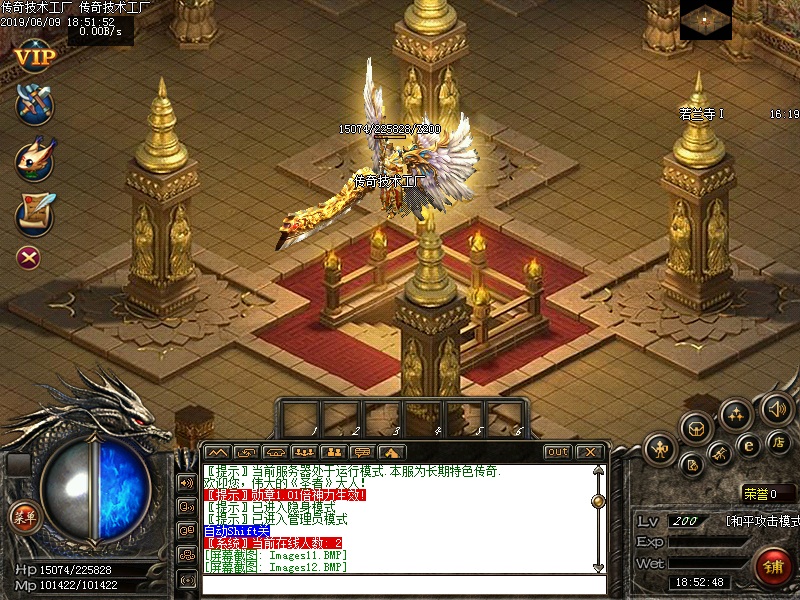Select the group of four people chat filter

[x=305, y=452]
